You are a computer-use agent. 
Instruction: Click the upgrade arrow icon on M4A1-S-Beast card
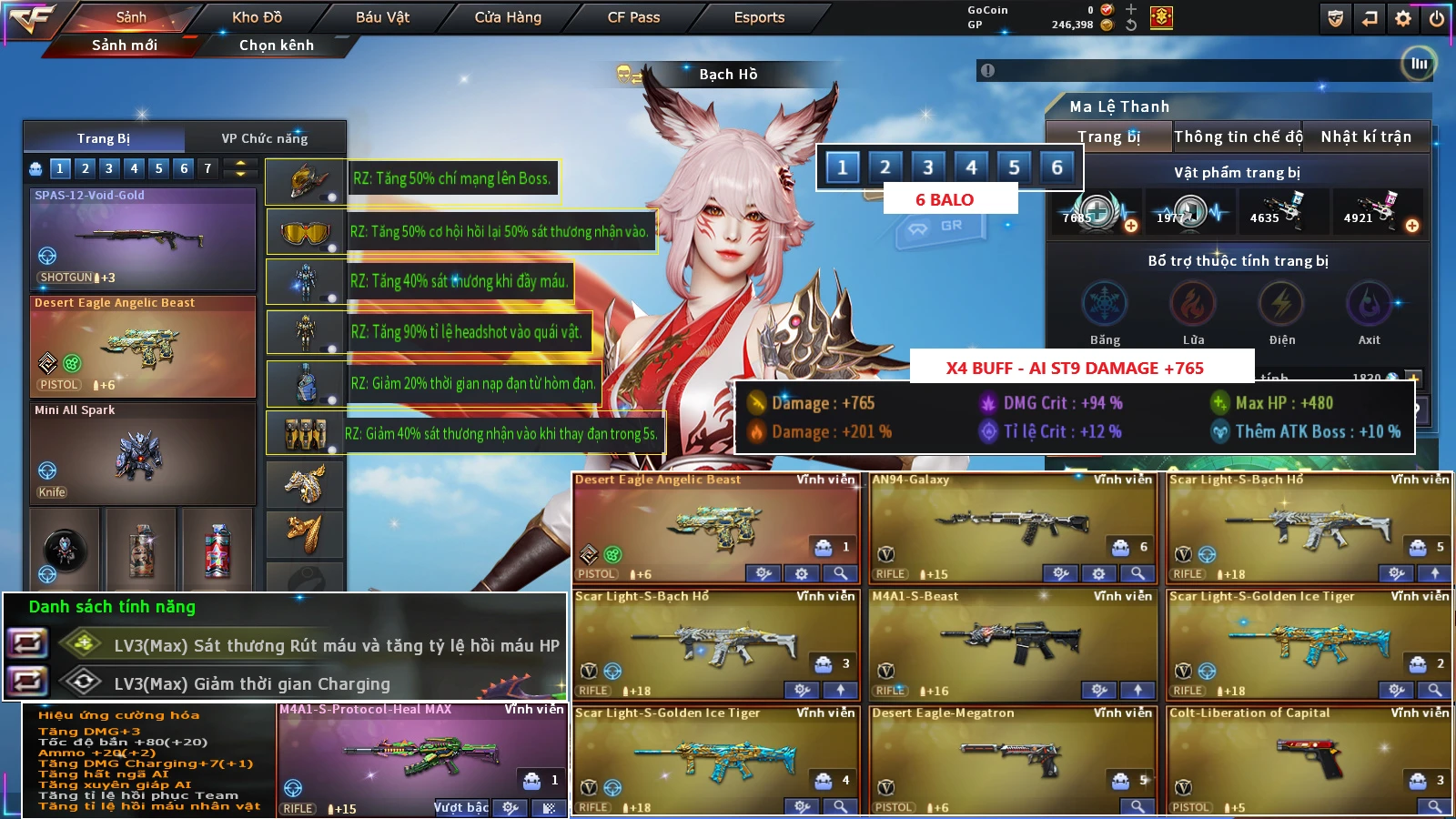[x=1137, y=692]
